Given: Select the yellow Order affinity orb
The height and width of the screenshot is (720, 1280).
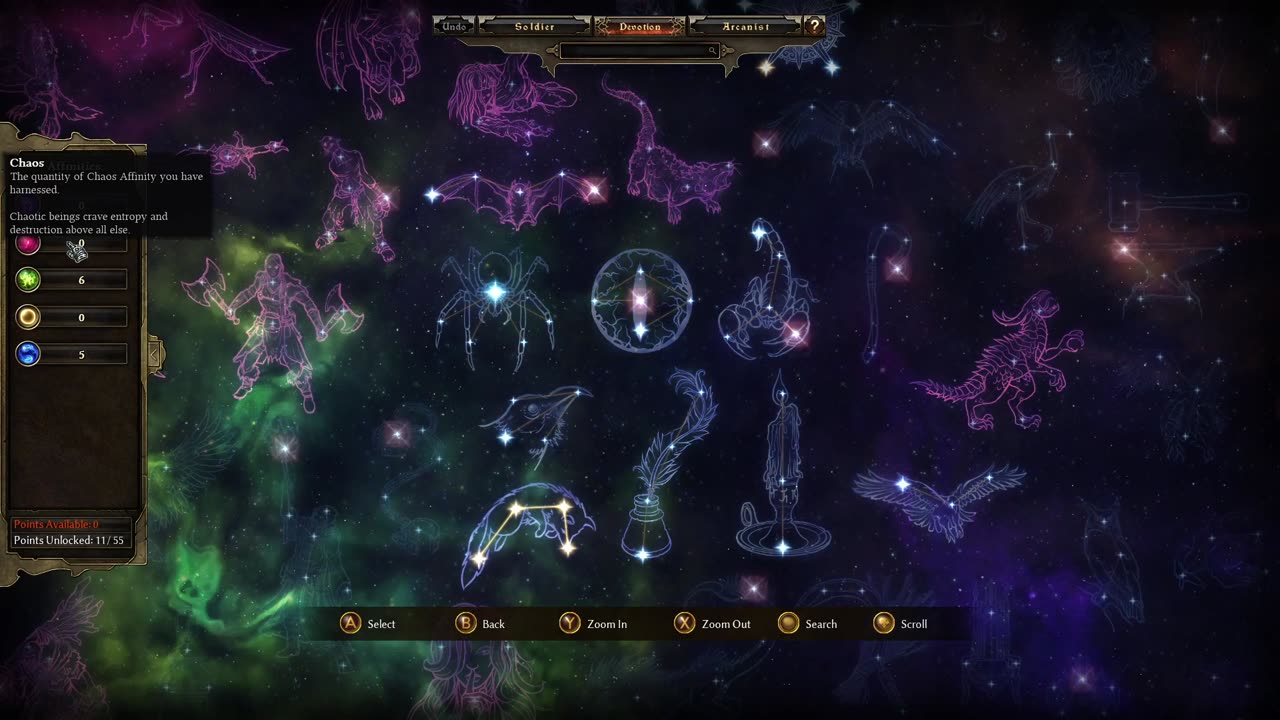Looking at the screenshot, I should [x=28, y=317].
